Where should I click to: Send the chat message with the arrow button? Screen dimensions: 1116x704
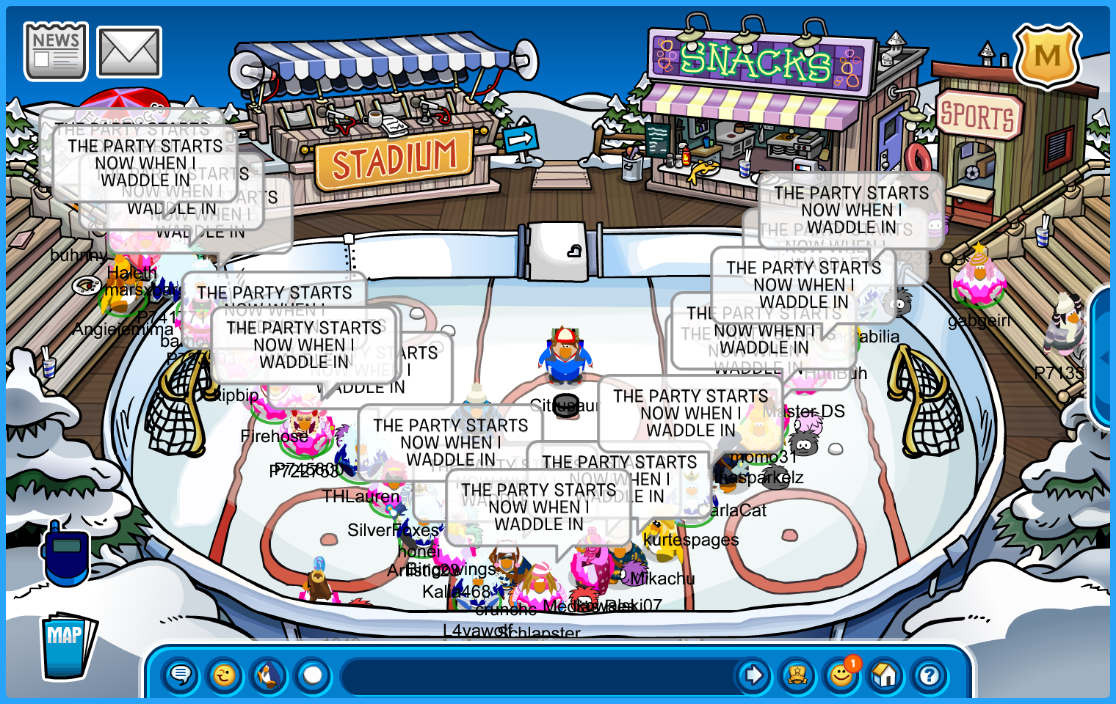point(752,676)
